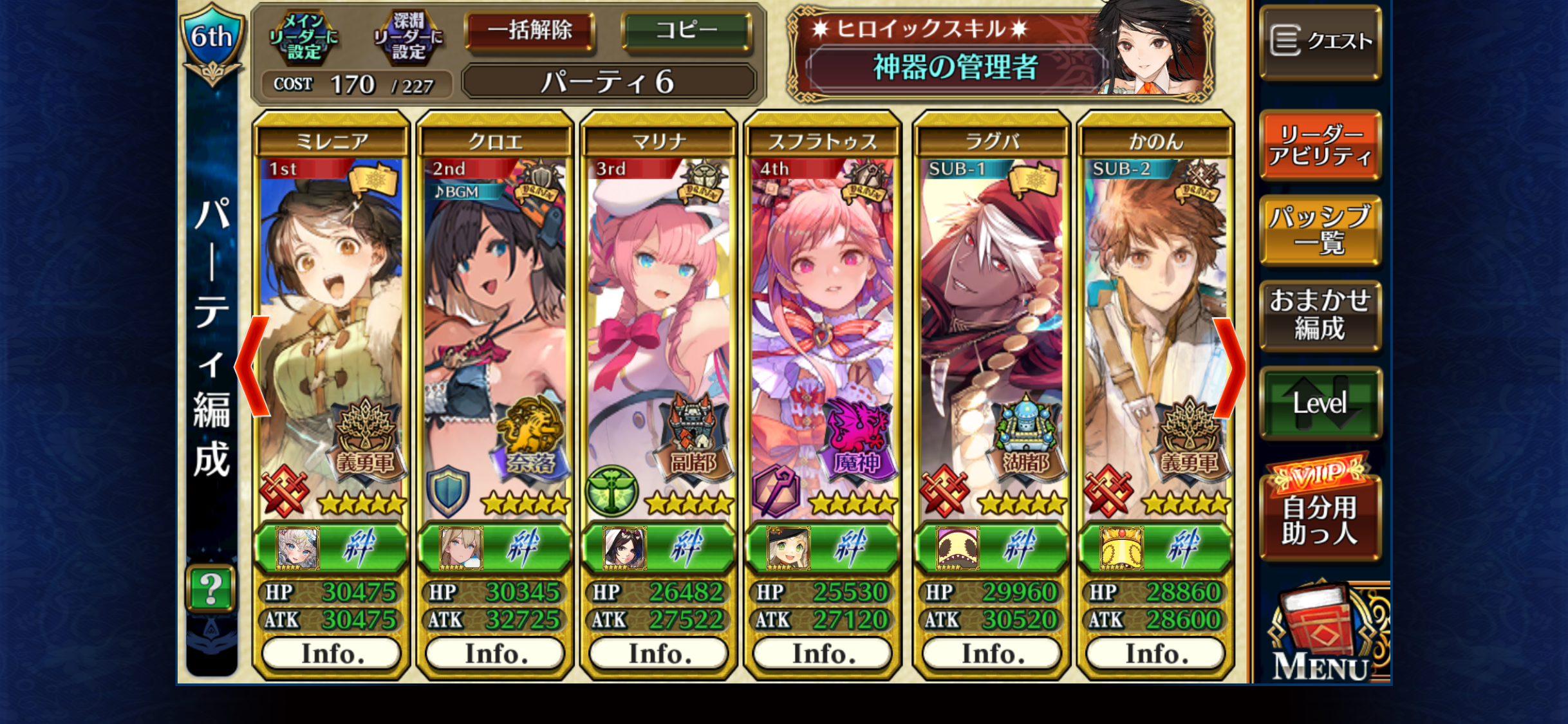1568x724 pixels.
Task: Open リーダーアビリティ leader ability
Action: tap(1320, 145)
